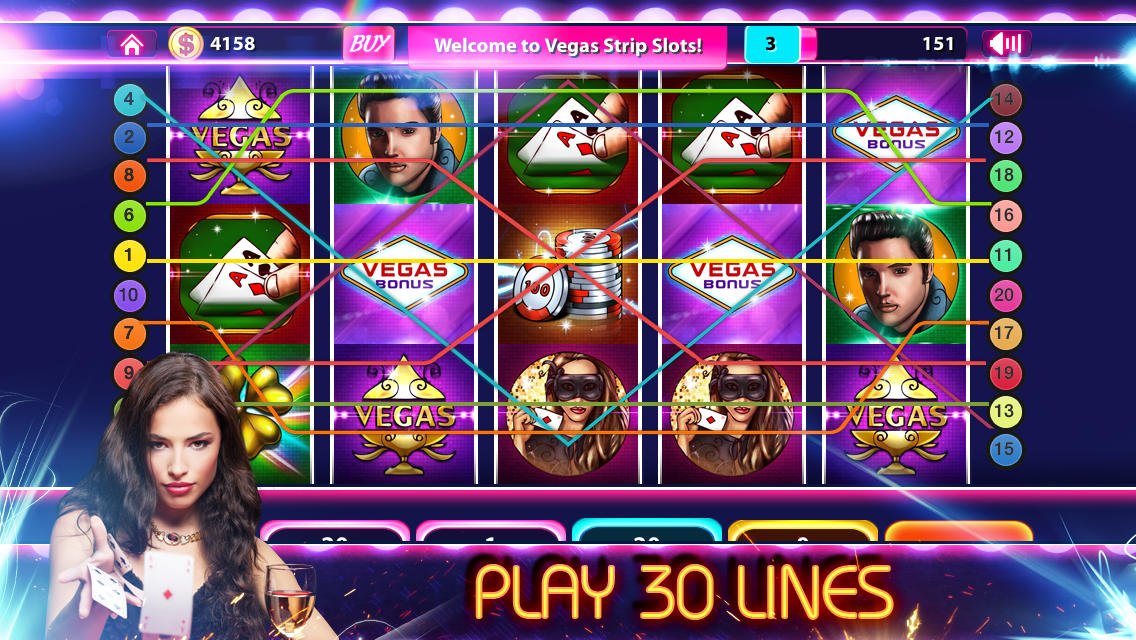Viewport: 1136px width, 640px height.
Task: Click the pink payline 20 marker
Action: [x=1006, y=296]
